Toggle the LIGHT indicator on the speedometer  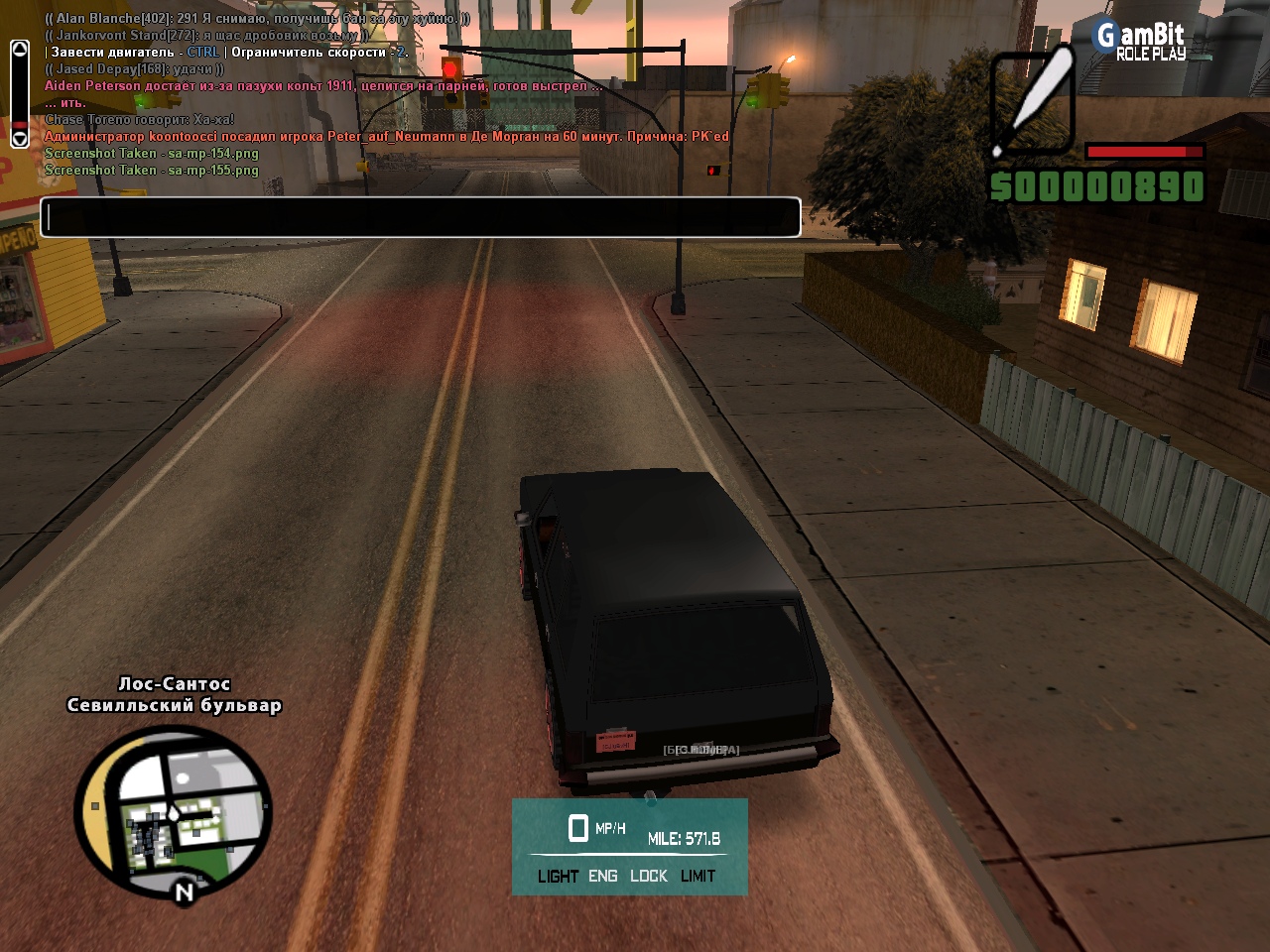558,877
